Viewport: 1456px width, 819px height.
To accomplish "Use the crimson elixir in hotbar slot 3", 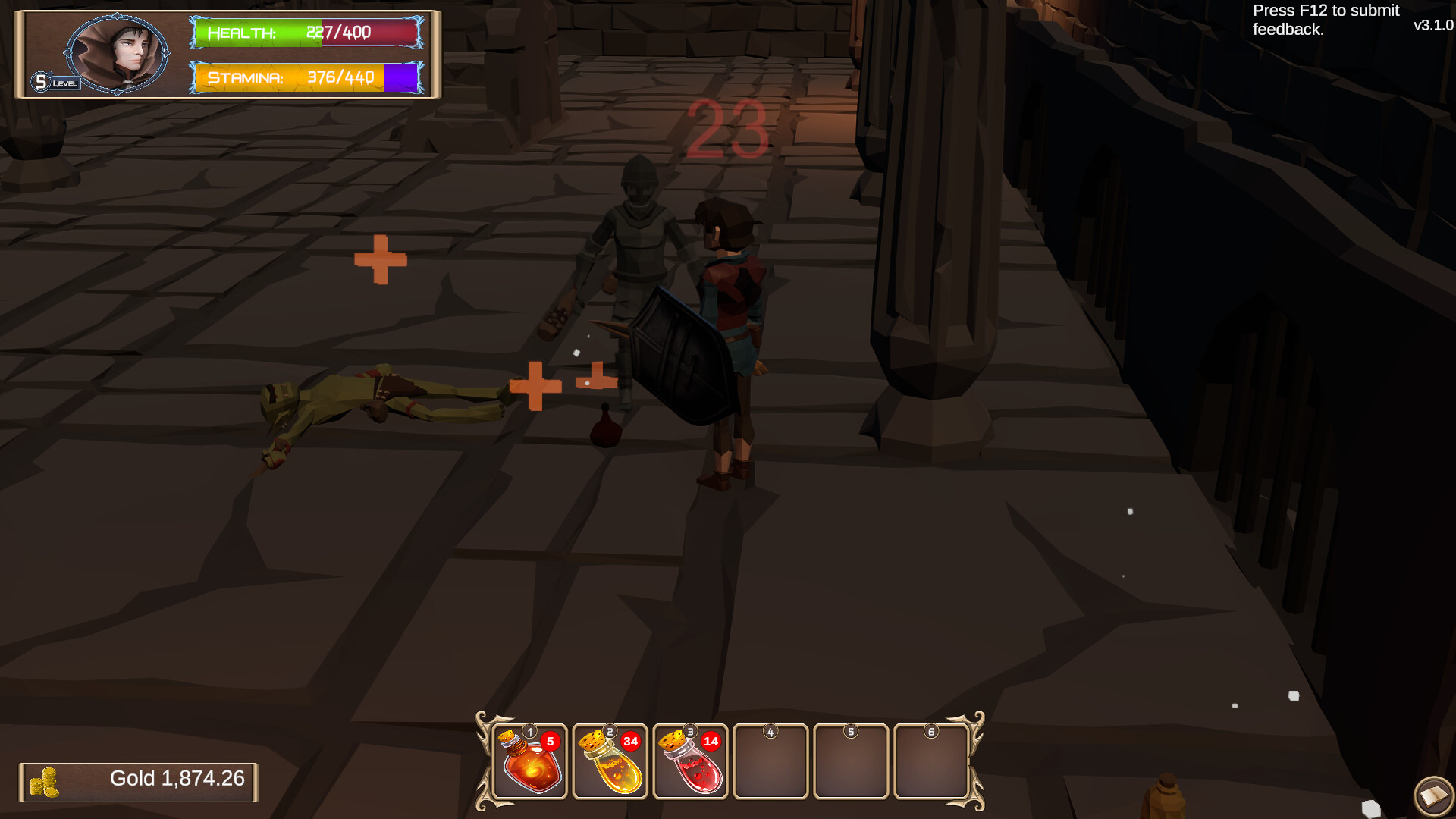I will point(692,762).
